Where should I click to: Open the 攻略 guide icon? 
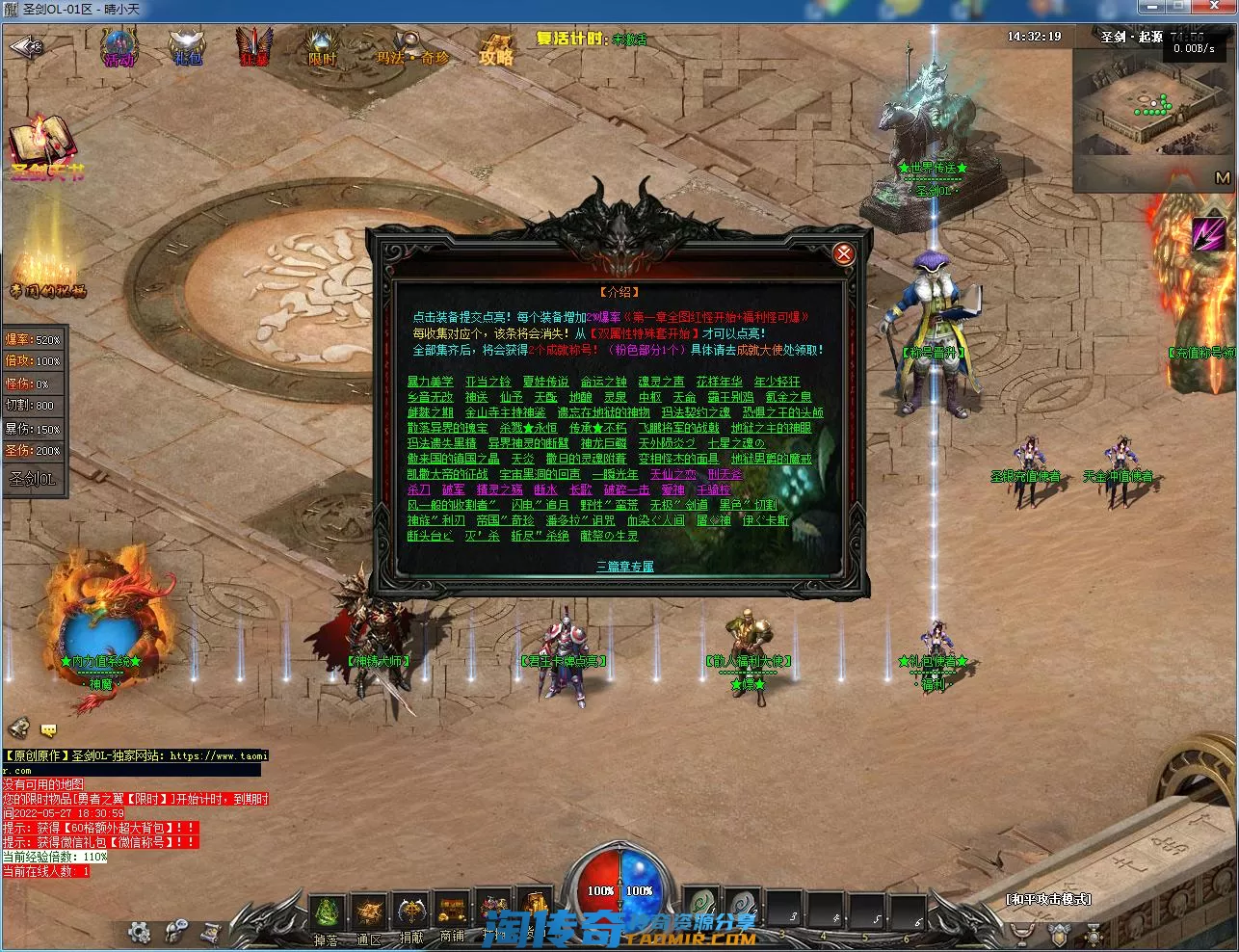click(x=496, y=47)
